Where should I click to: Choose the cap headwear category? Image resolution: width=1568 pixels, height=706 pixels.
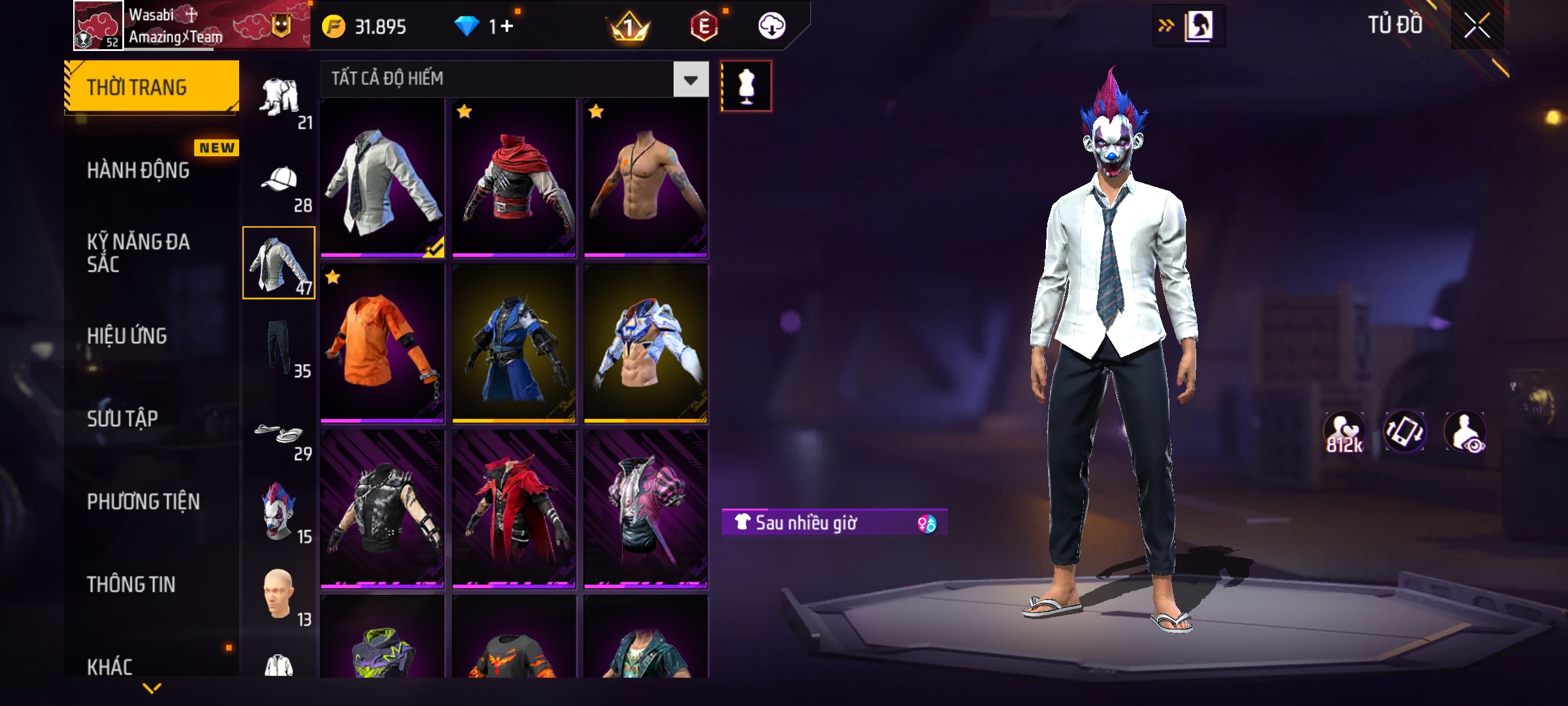click(280, 180)
